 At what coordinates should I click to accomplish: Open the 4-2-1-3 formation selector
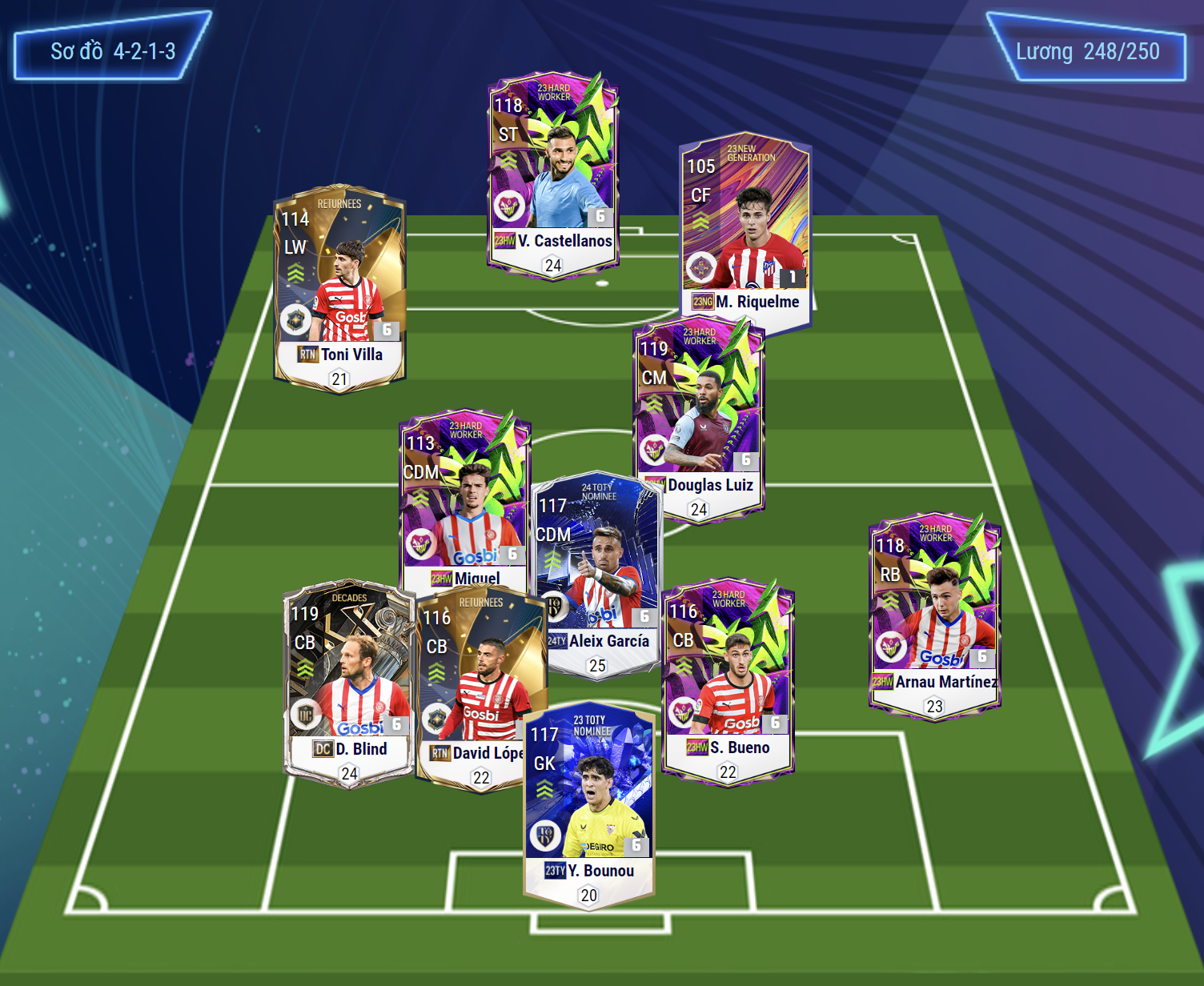point(113,51)
